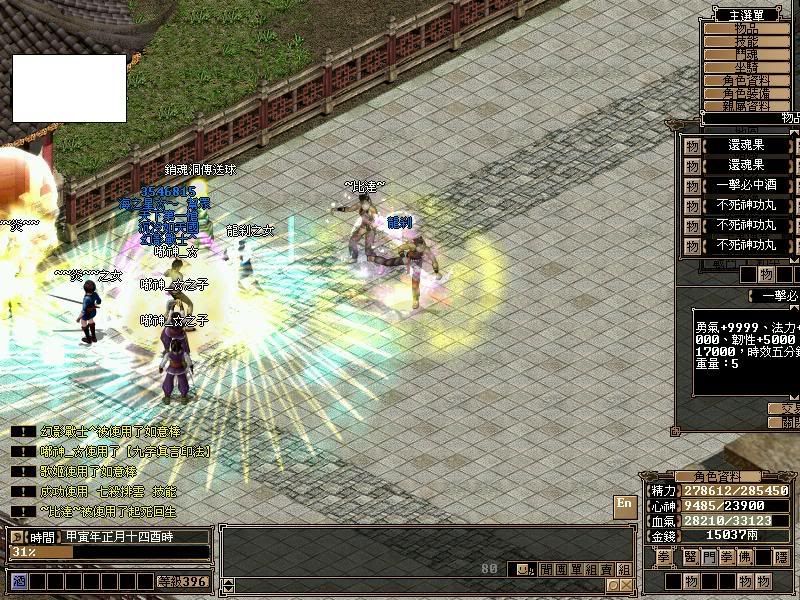Switch to the 閒 chat channel
Screen dimensions: 800x600
coord(545,569)
